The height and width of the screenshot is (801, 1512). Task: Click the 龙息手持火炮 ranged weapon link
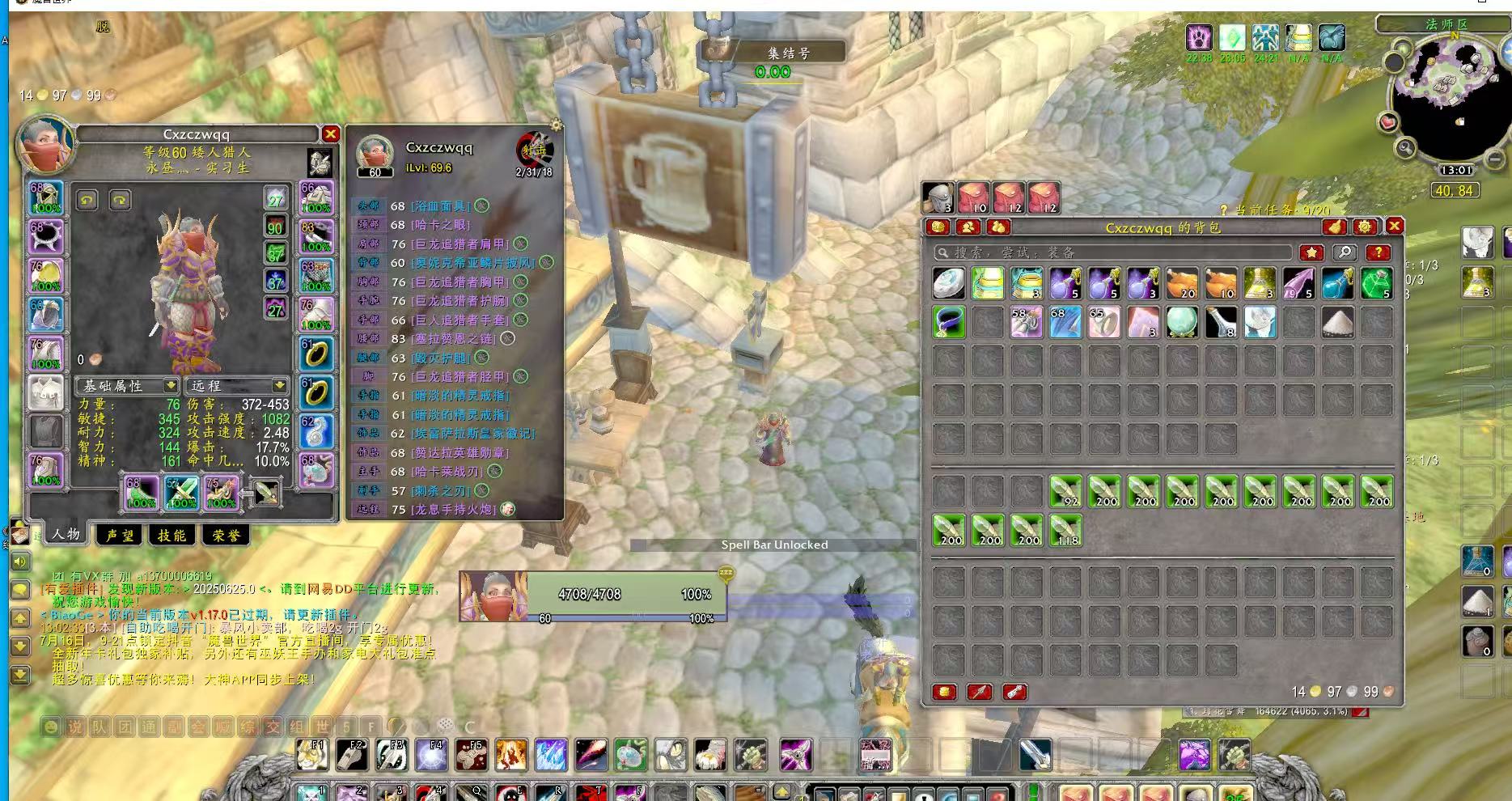[x=455, y=510]
